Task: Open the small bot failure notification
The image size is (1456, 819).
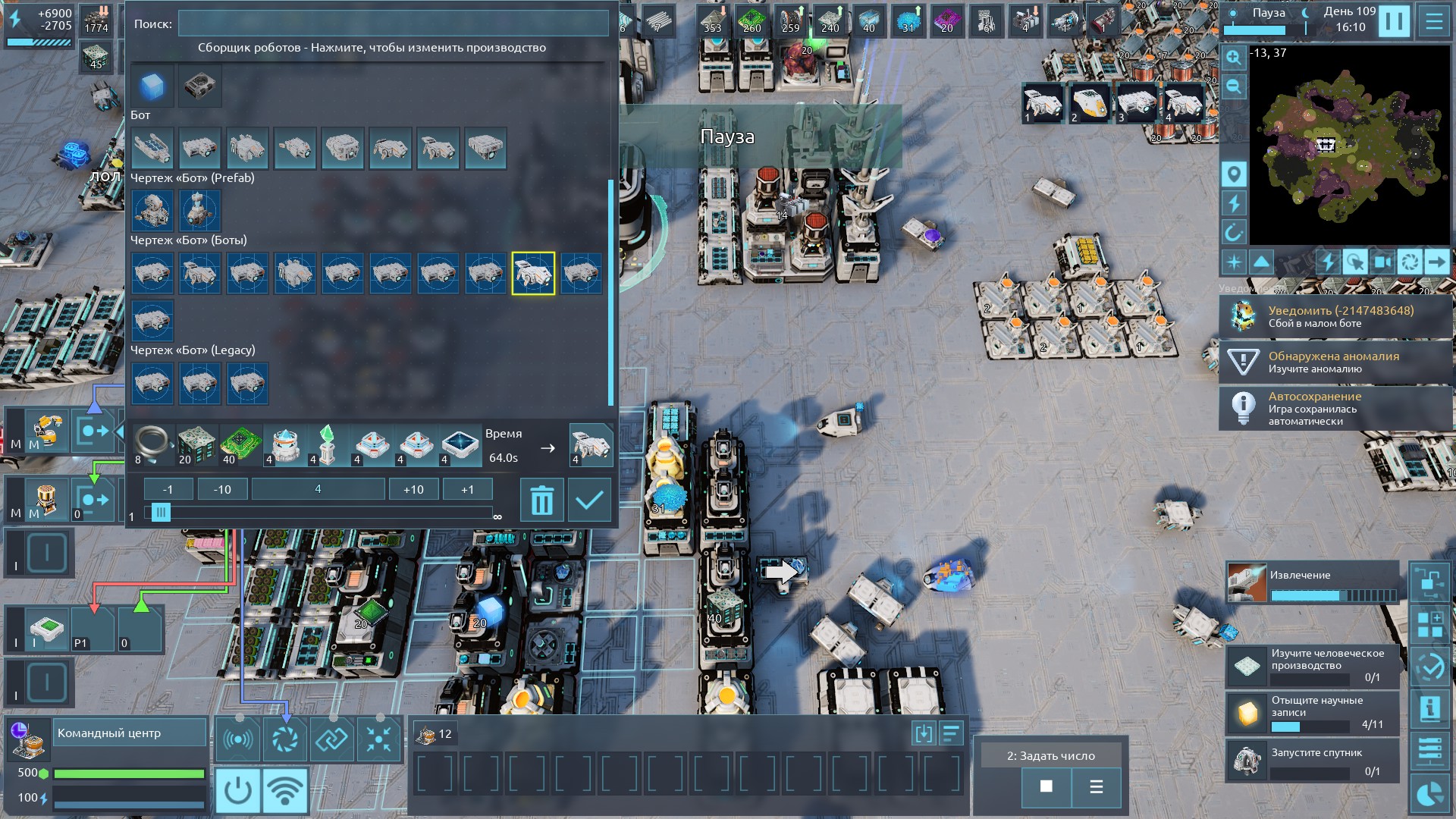Action: pyautogui.click(x=1335, y=316)
